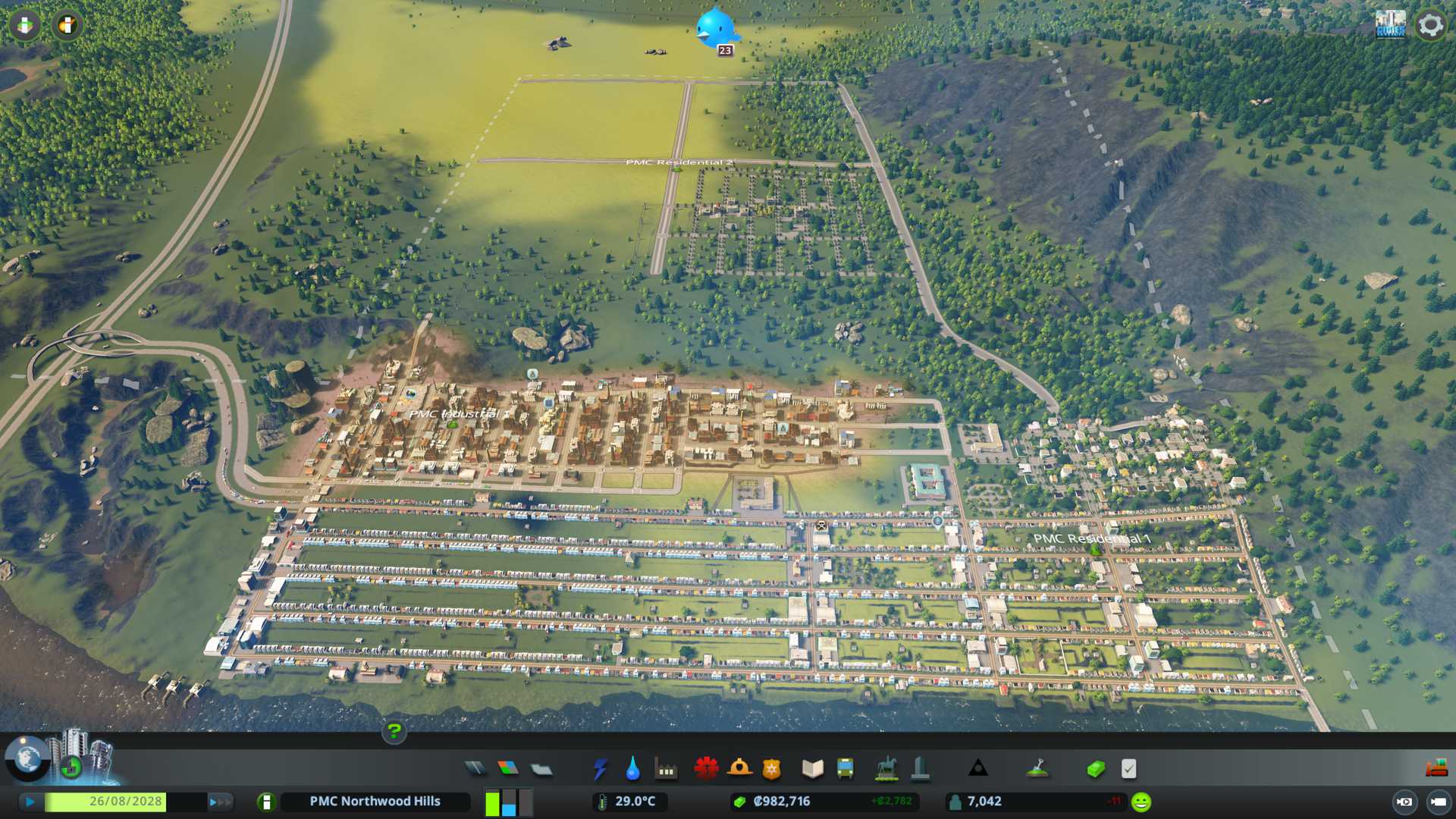Open the Districts painting tool
This screenshot has width=1456, height=819.
coord(541,769)
